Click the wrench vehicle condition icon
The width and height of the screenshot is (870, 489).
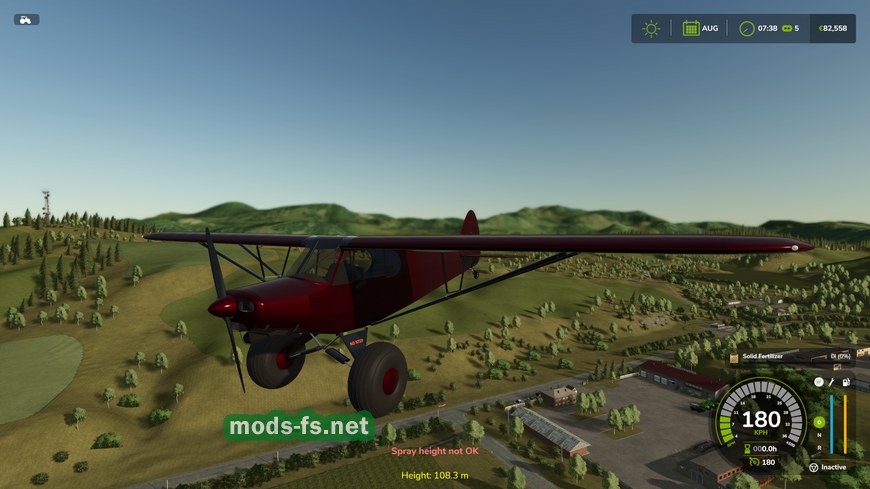[x=832, y=382]
